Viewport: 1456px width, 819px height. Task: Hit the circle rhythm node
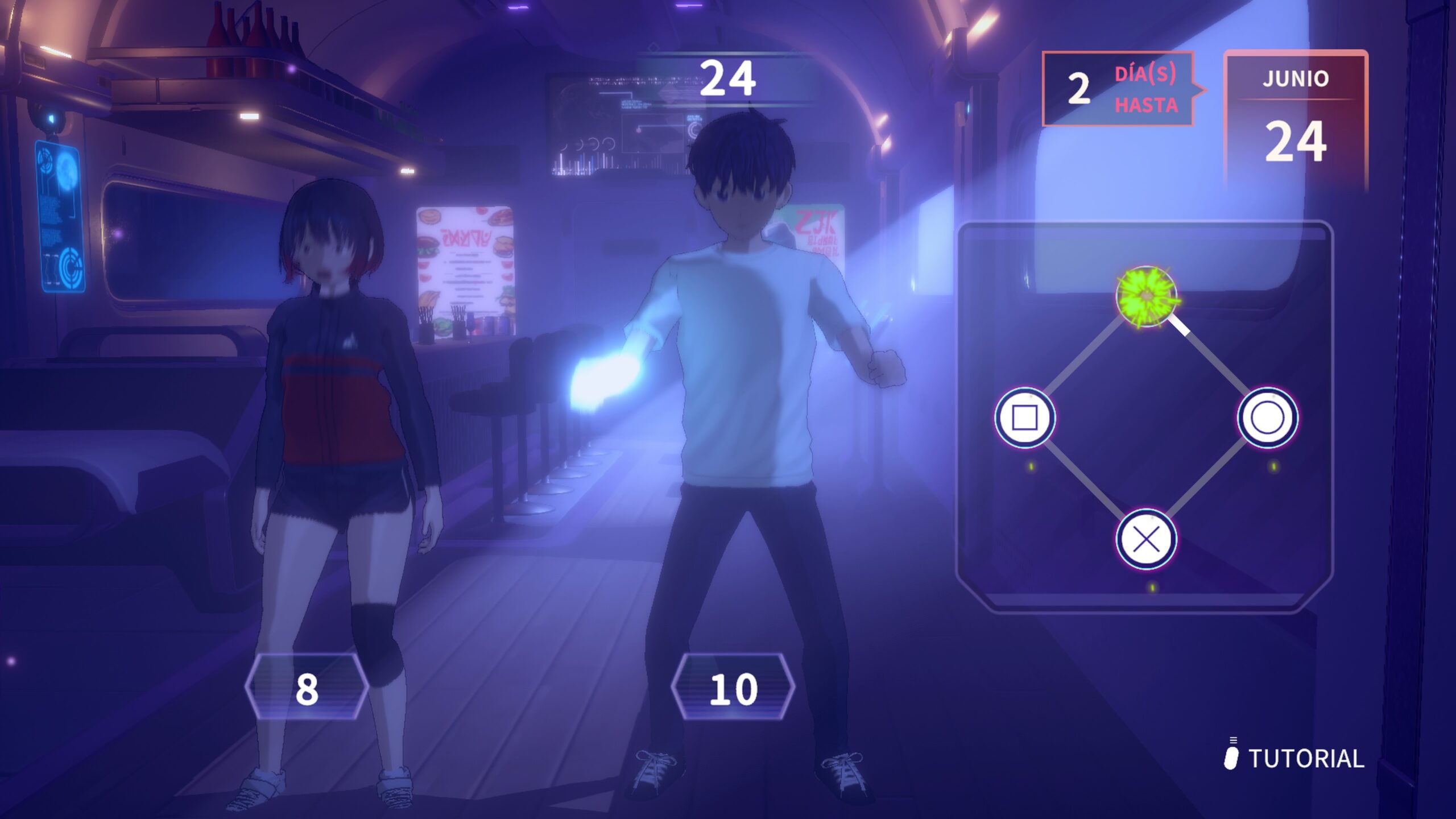point(1268,418)
